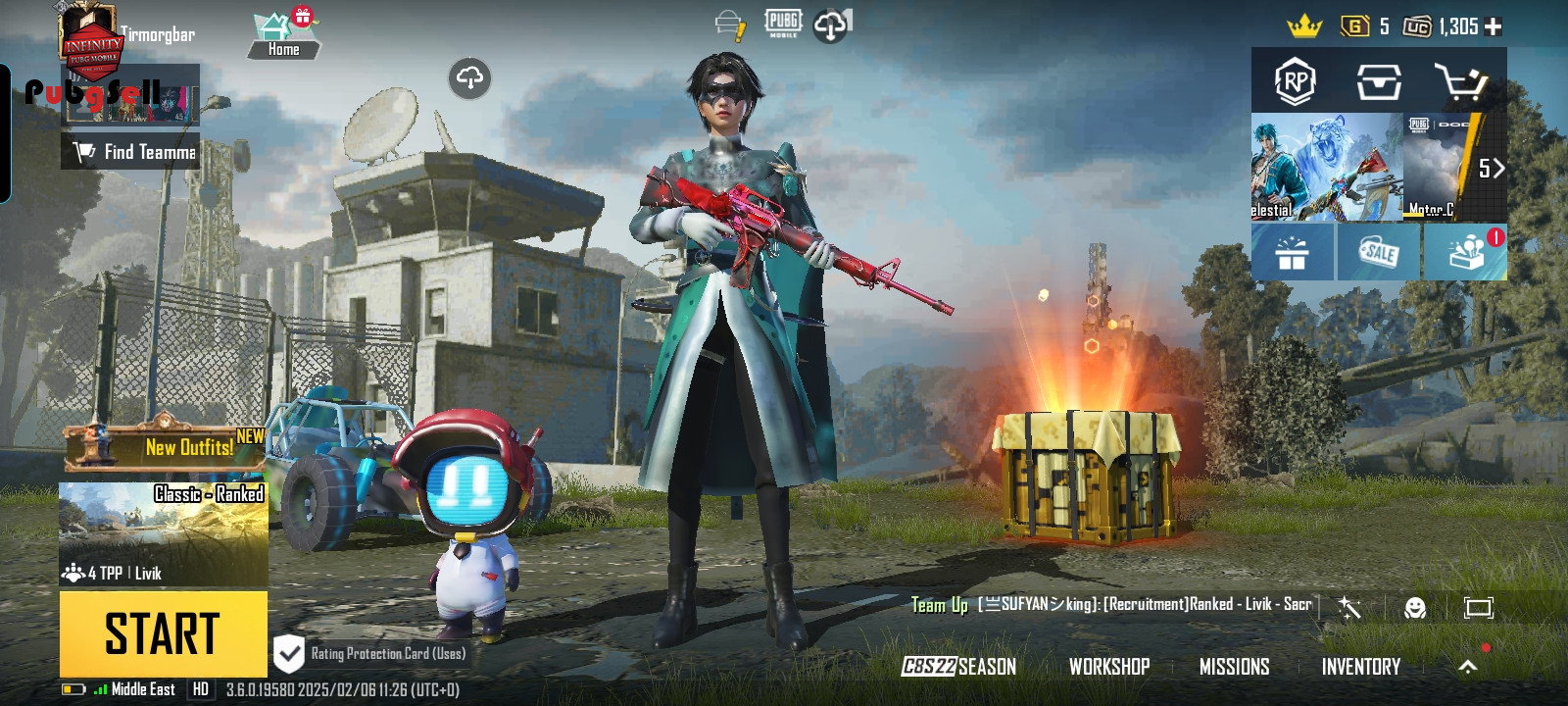Open the Inventory menu

1360,667
